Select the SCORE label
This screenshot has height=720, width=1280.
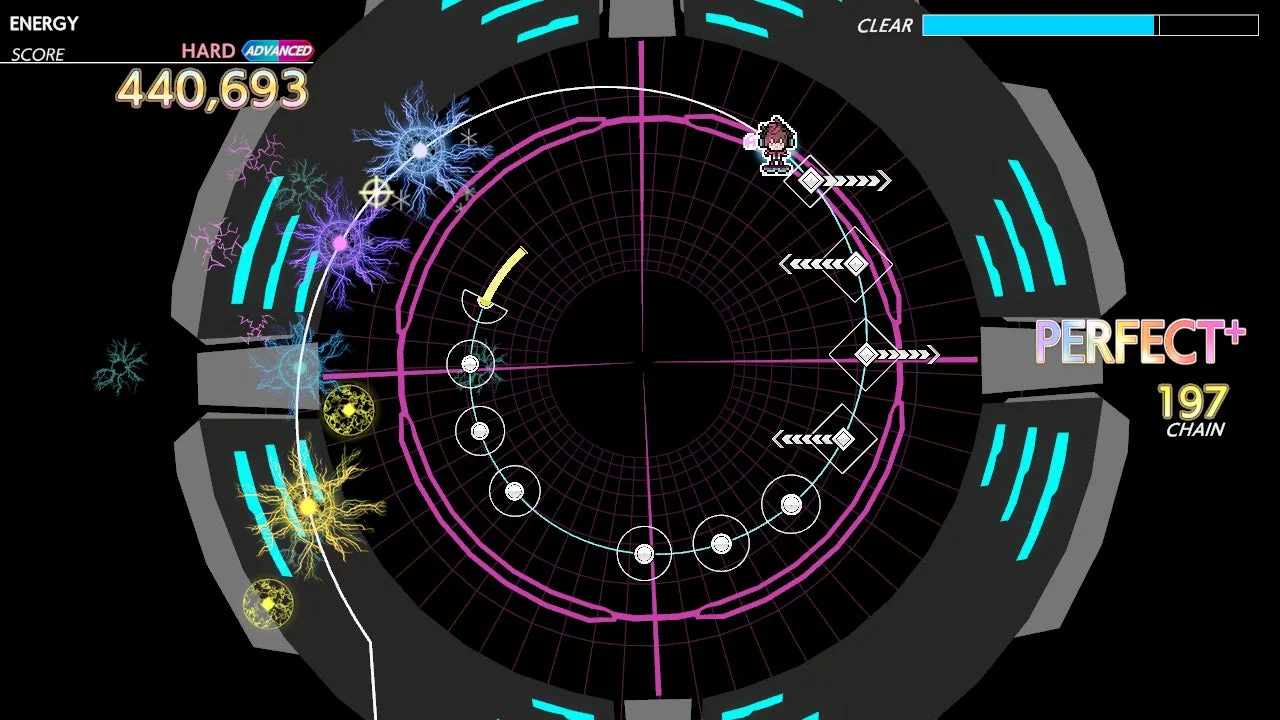[40, 54]
